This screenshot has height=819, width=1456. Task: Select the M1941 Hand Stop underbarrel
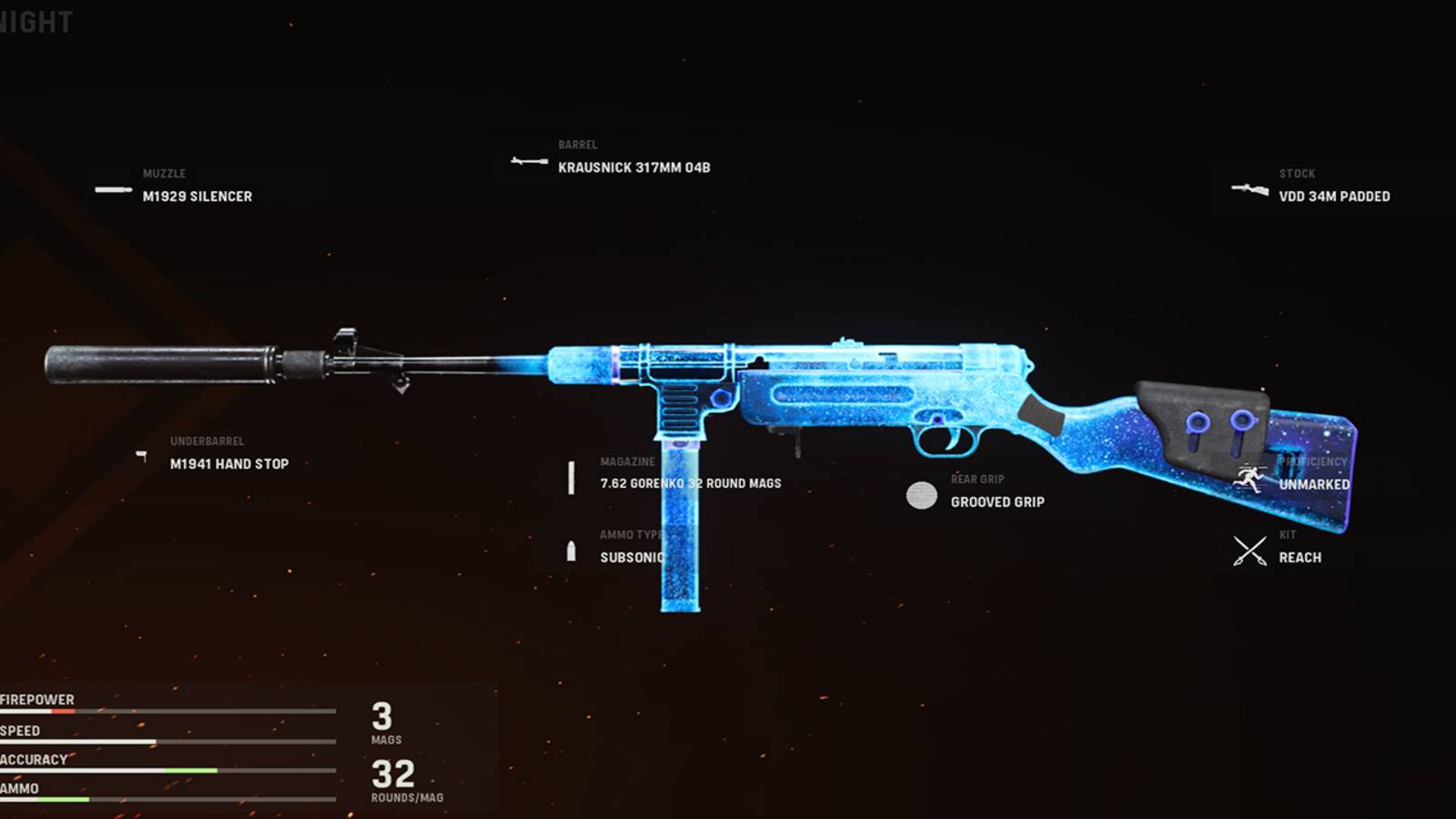pos(227,464)
